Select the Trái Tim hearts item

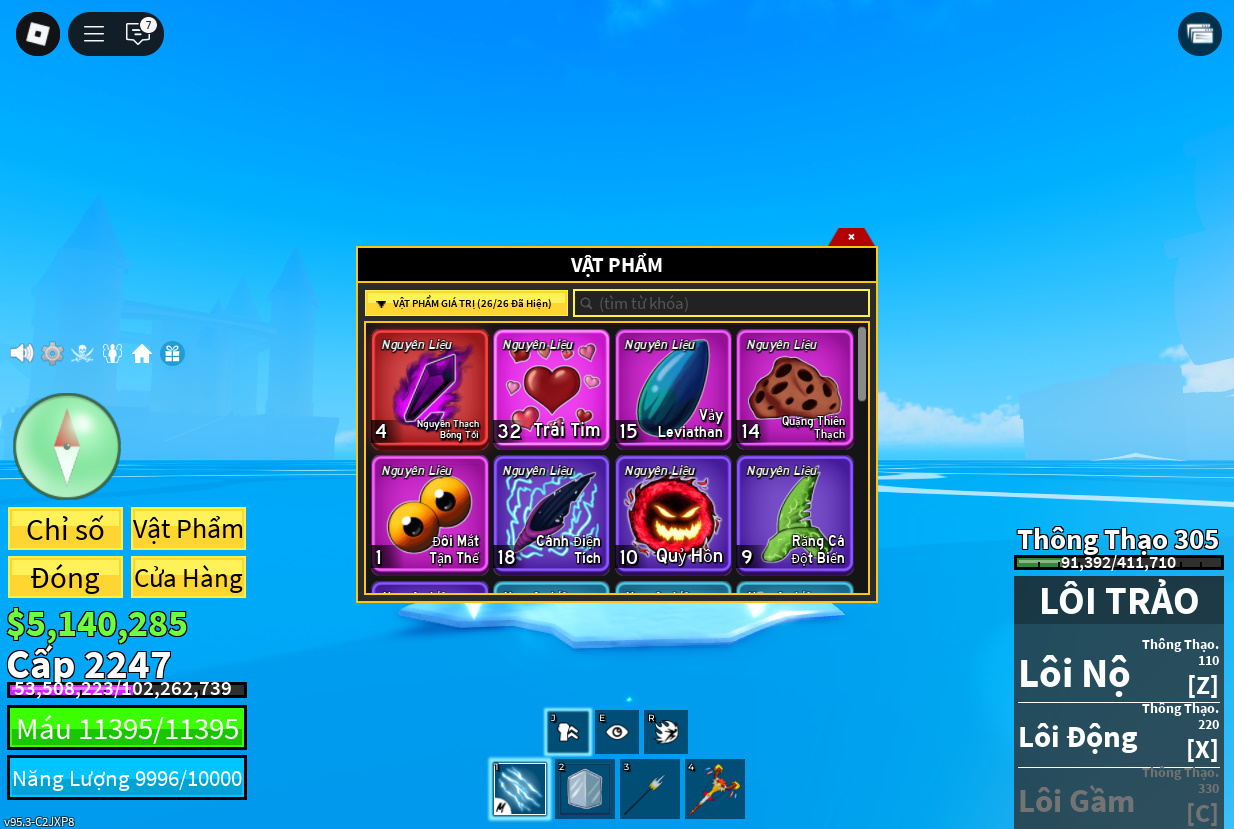tap(551, 388)
